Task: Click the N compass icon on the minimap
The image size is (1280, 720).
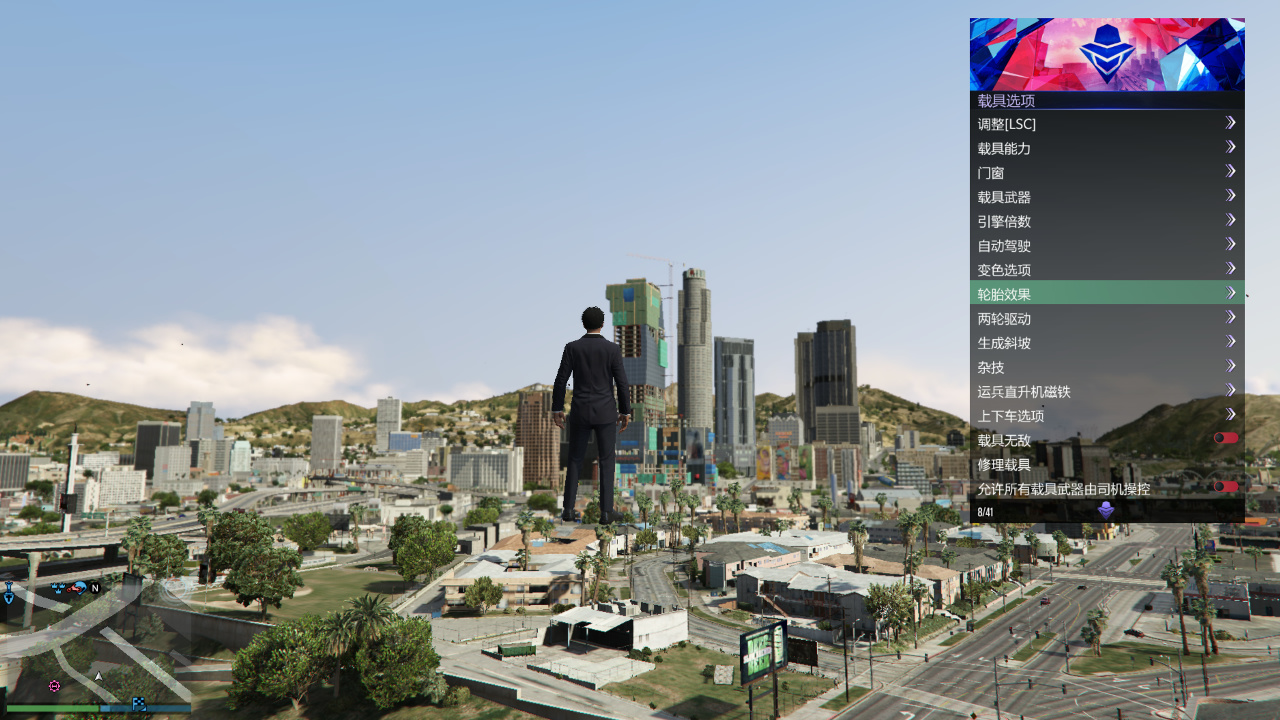Action: point(95,588)
